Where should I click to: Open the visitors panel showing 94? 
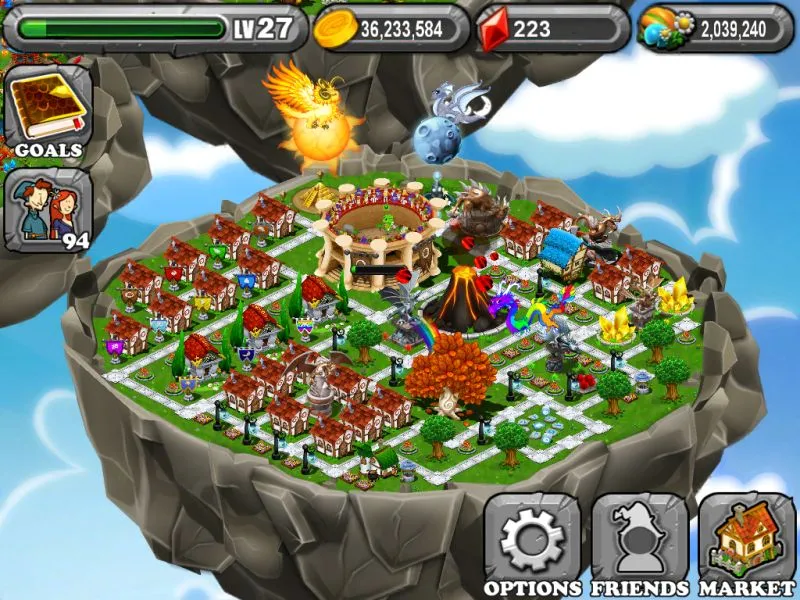tap(48, 212)
